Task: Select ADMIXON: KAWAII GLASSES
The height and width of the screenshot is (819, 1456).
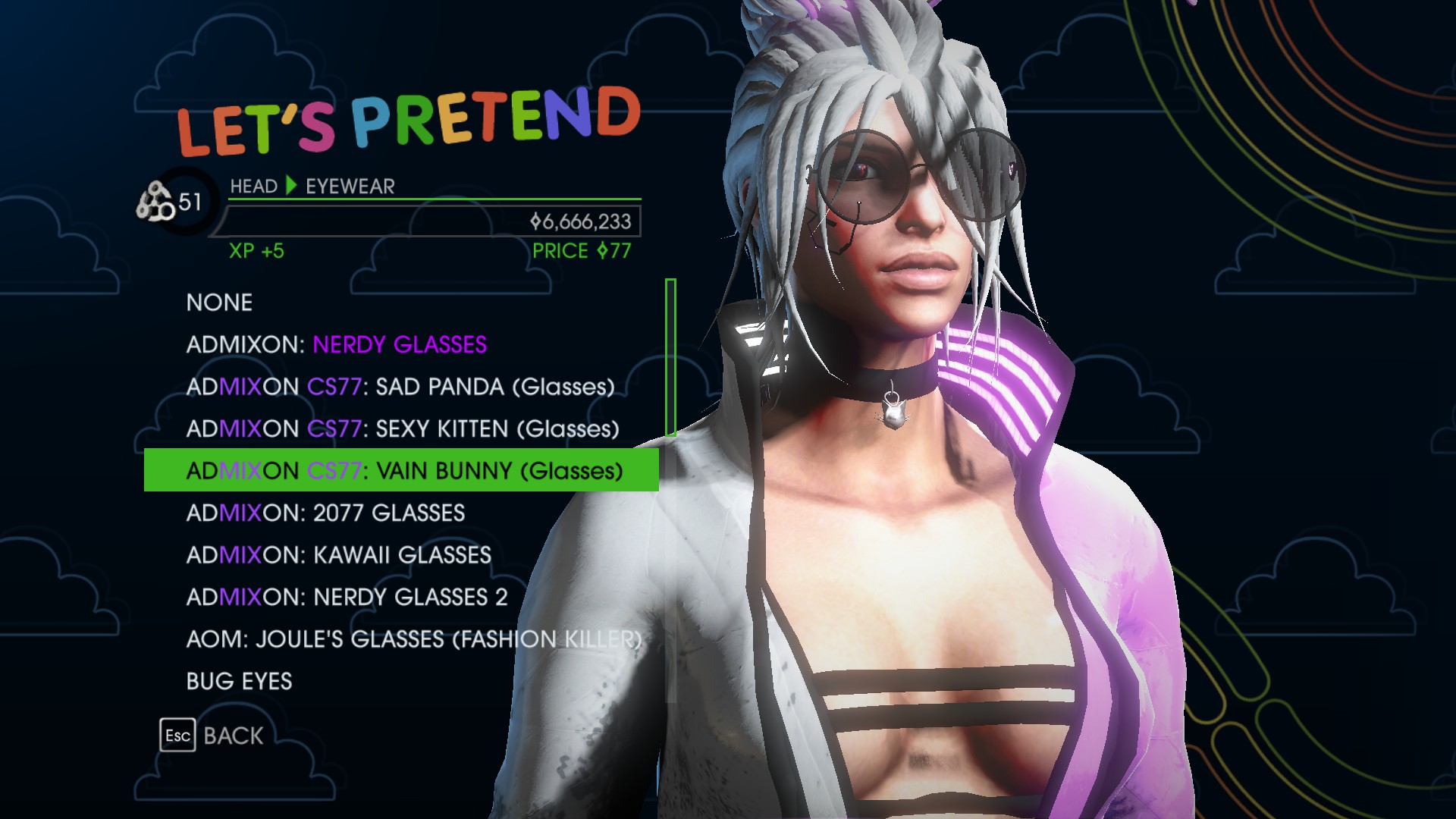Action: tap(338, 555)
